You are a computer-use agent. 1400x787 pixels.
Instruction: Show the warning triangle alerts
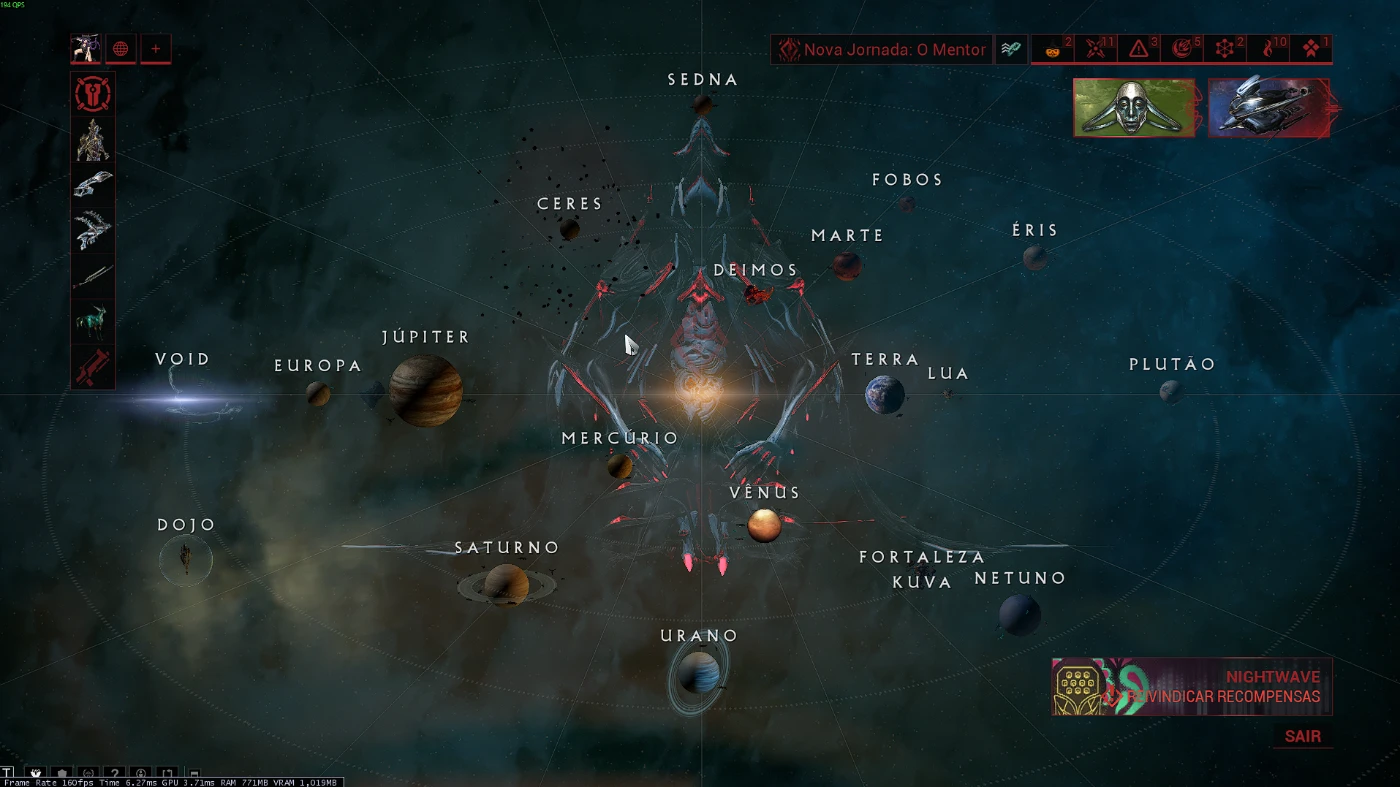click(1139, 49)
